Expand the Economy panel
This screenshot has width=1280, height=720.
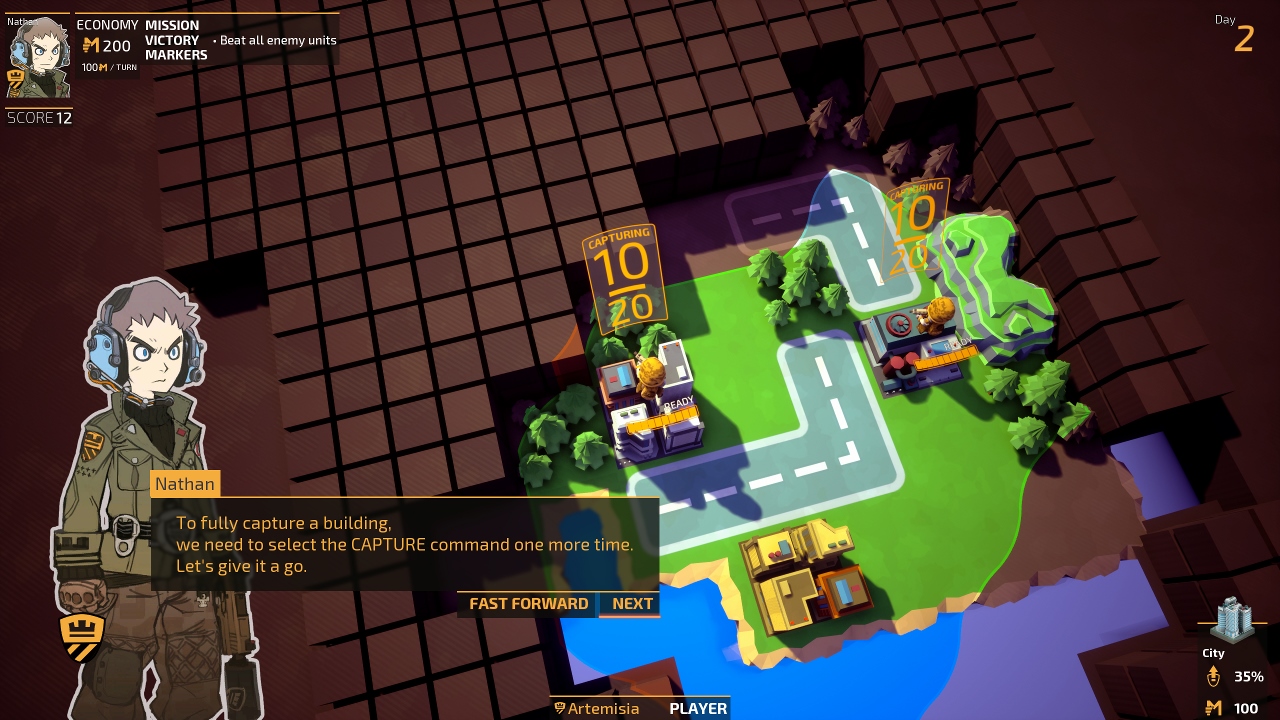click(x=107, y=25)
